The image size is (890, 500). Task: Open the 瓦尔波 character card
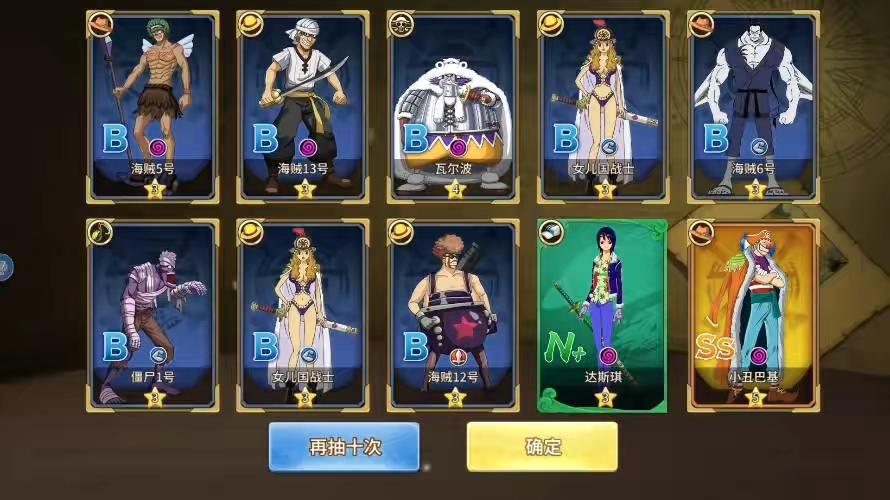454,106
